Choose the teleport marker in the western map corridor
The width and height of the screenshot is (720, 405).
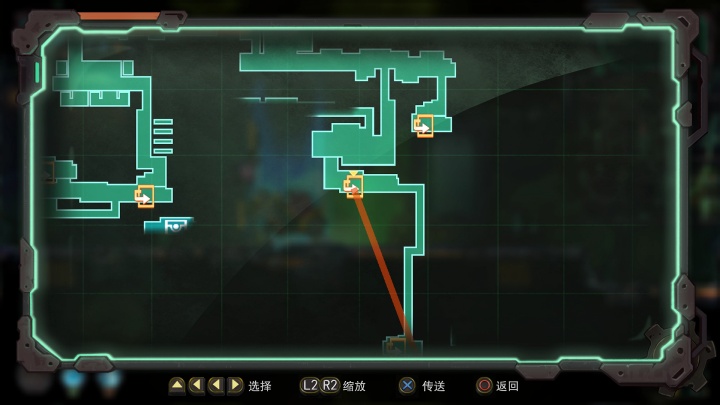point(145,196)
